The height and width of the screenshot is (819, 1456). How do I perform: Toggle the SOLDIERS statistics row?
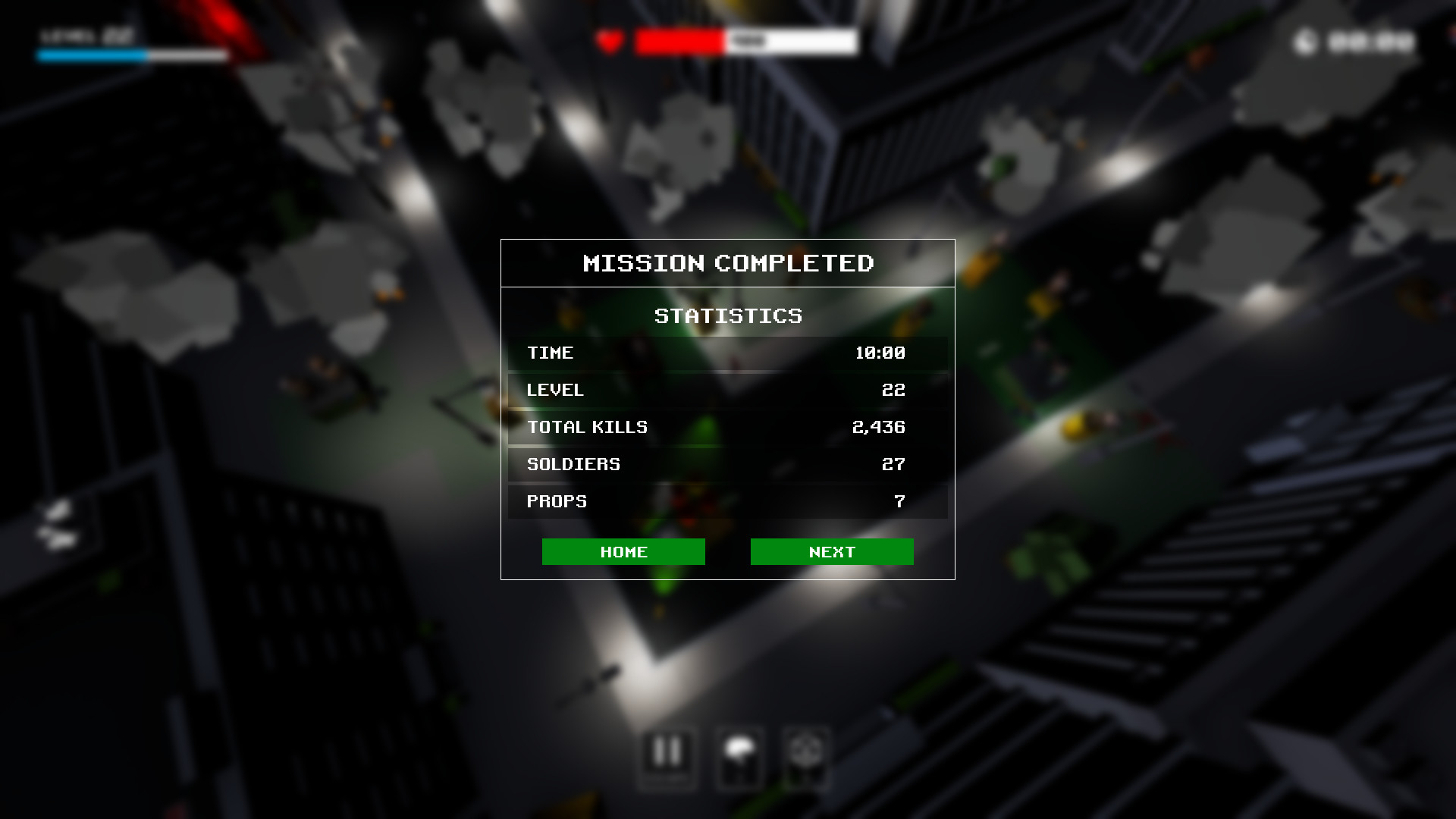(x=728, y=464)
